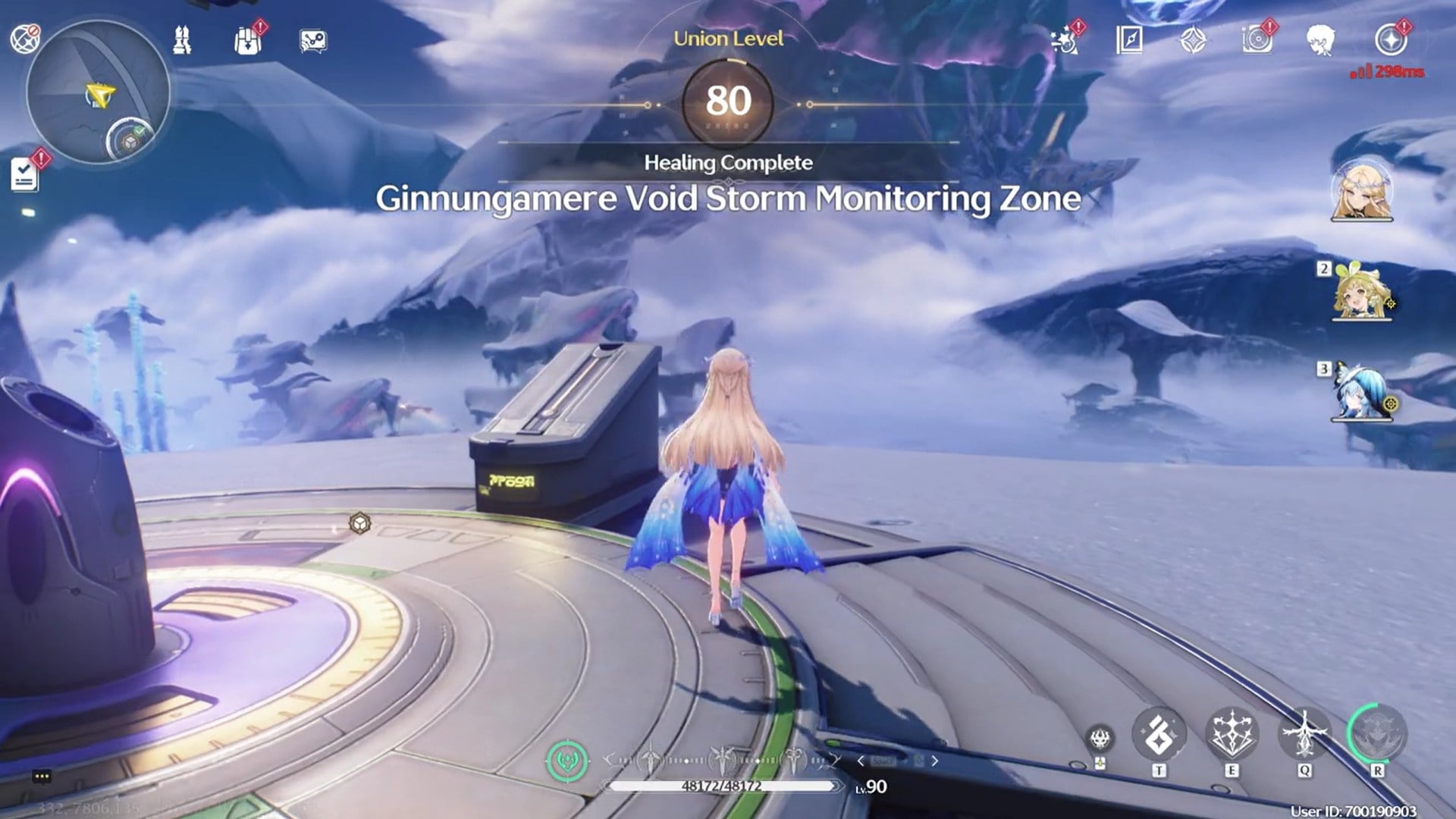Open the guidebook compass panel
1456x819 pixels.
[1129, 39]
